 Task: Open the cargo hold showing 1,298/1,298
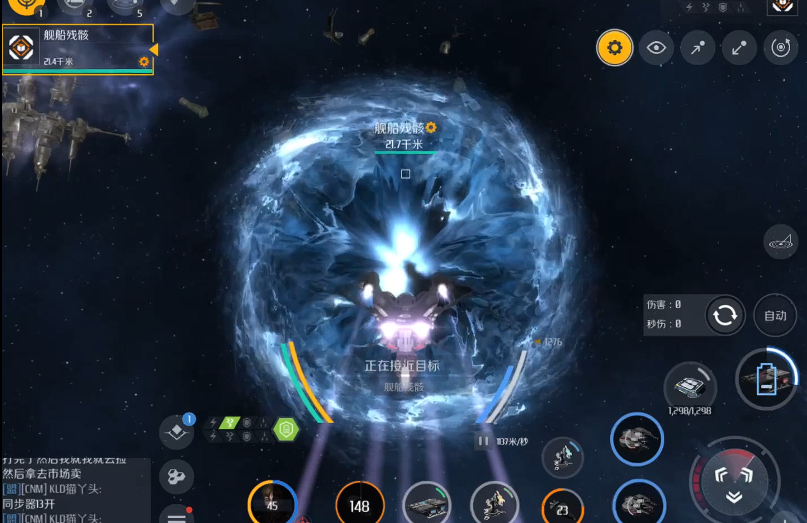(689, 386)
